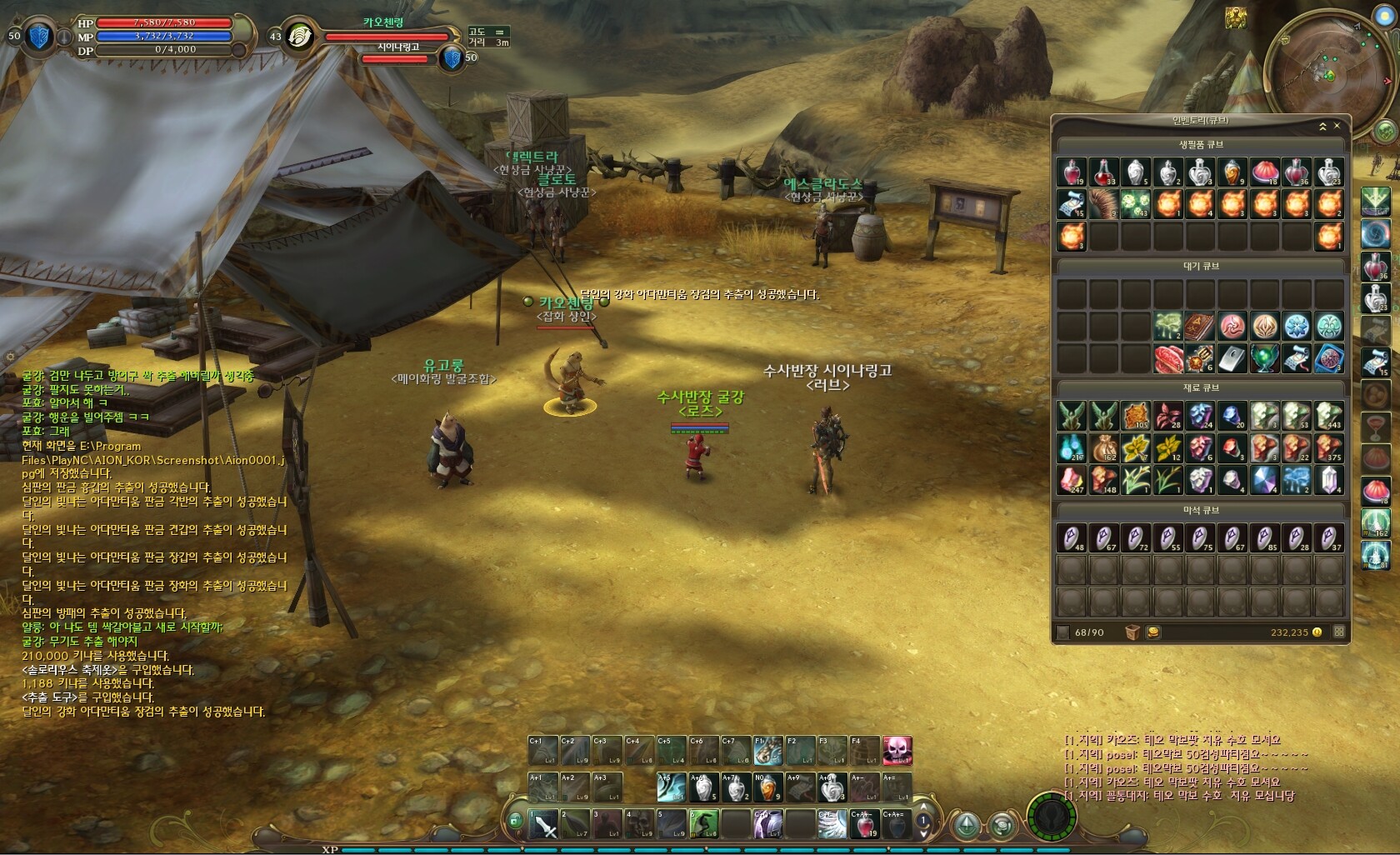The image size is (1400, 855).
Task: Click the gold coins button in inventory footer
Action: pos(1153,632)
